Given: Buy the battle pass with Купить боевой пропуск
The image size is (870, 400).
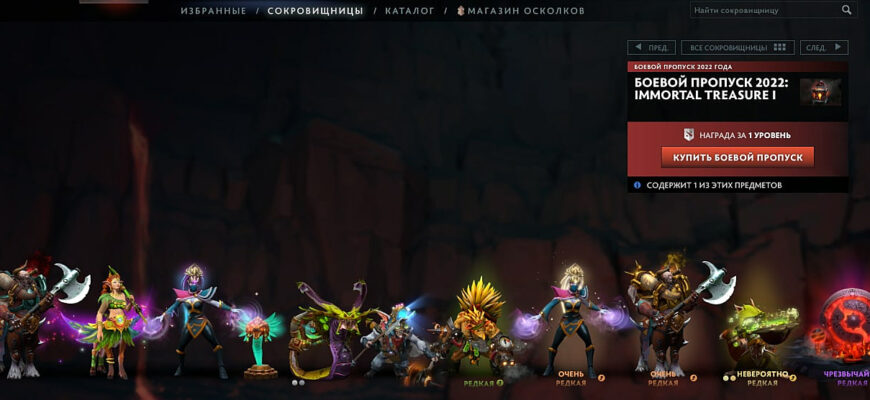Looking at the screenshot, I should pos(737,157).
